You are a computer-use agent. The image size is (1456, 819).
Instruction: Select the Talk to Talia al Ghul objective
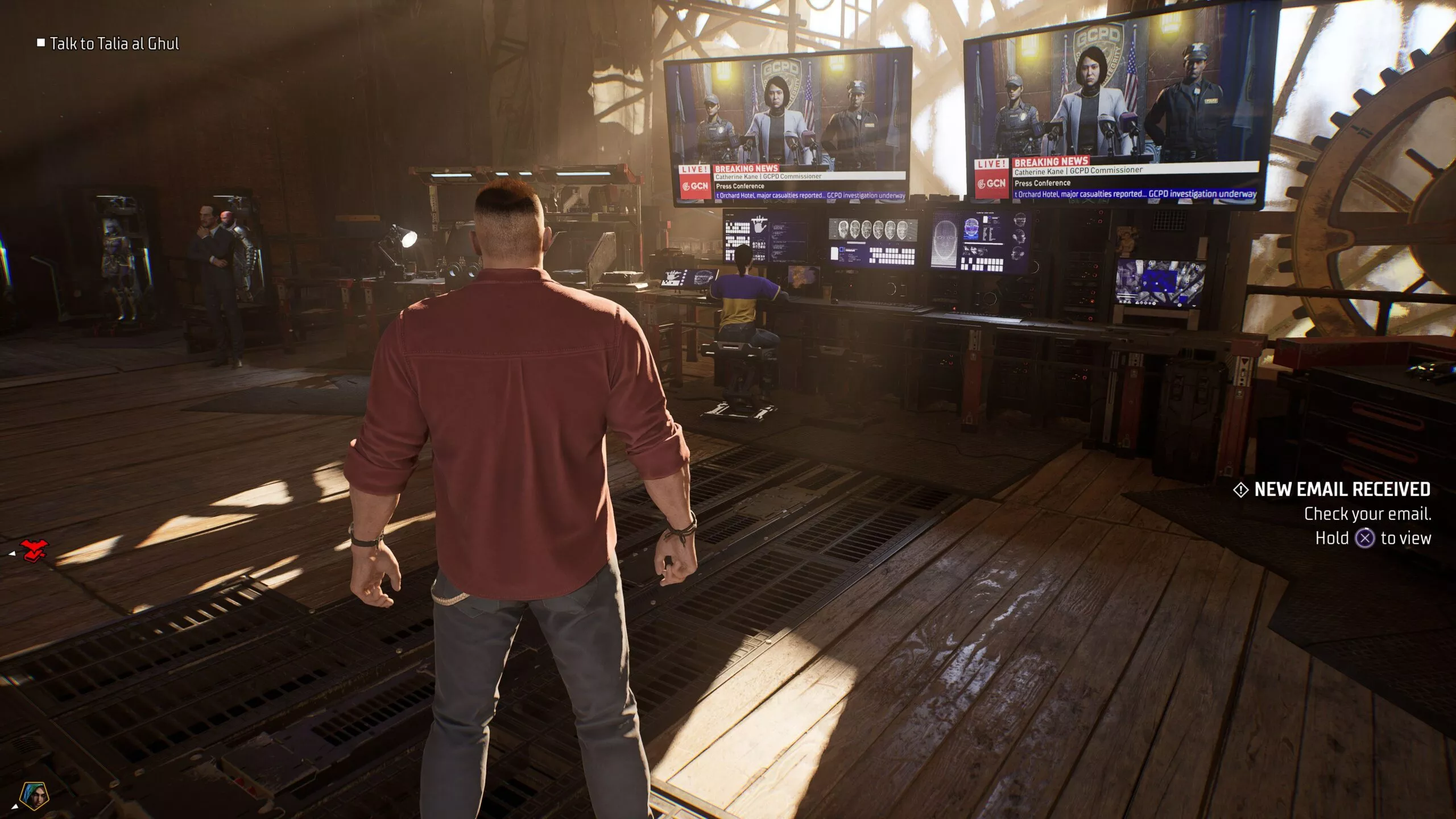tap(114, 44)
